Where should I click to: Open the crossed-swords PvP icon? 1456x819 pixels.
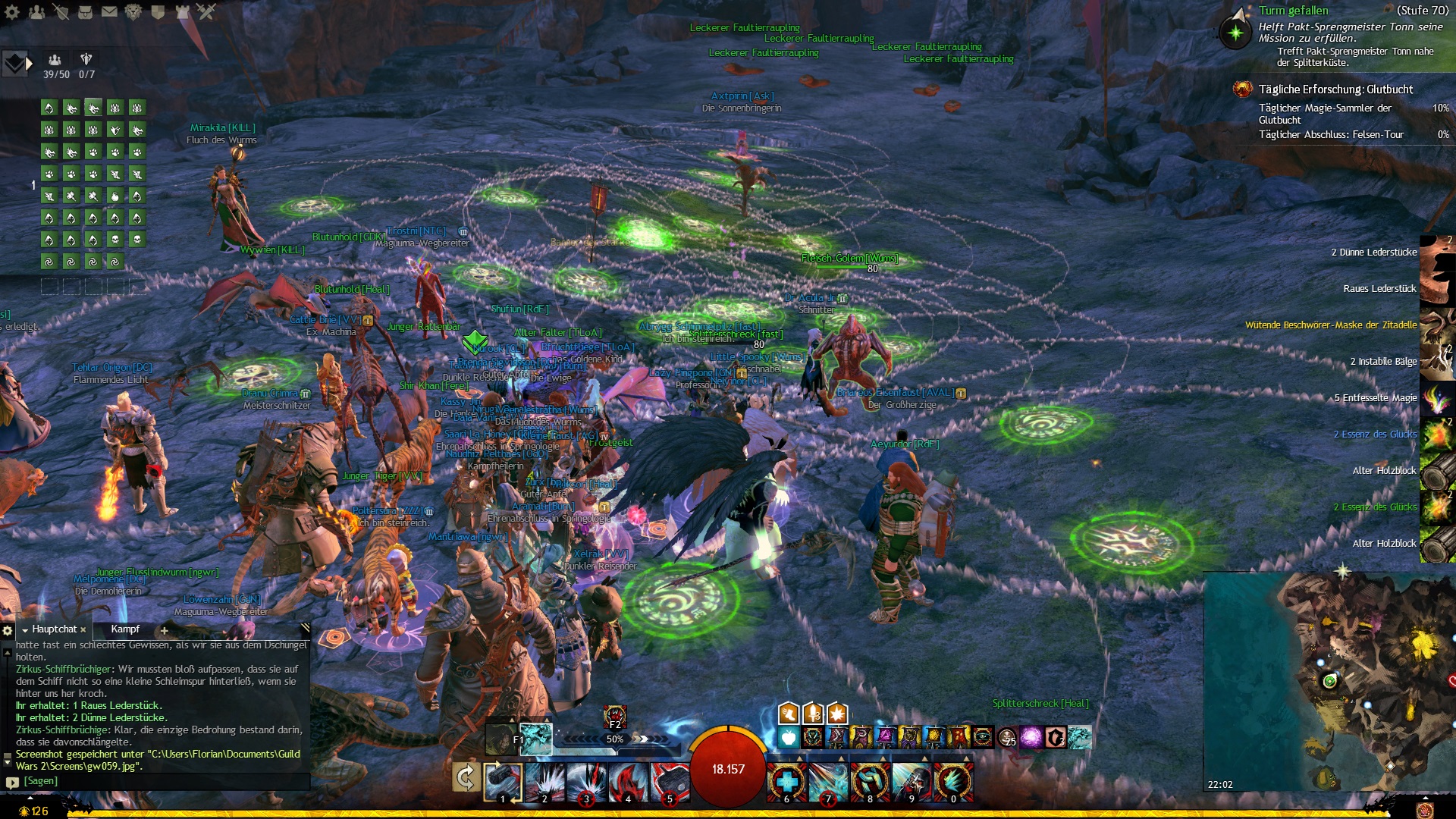206,11
